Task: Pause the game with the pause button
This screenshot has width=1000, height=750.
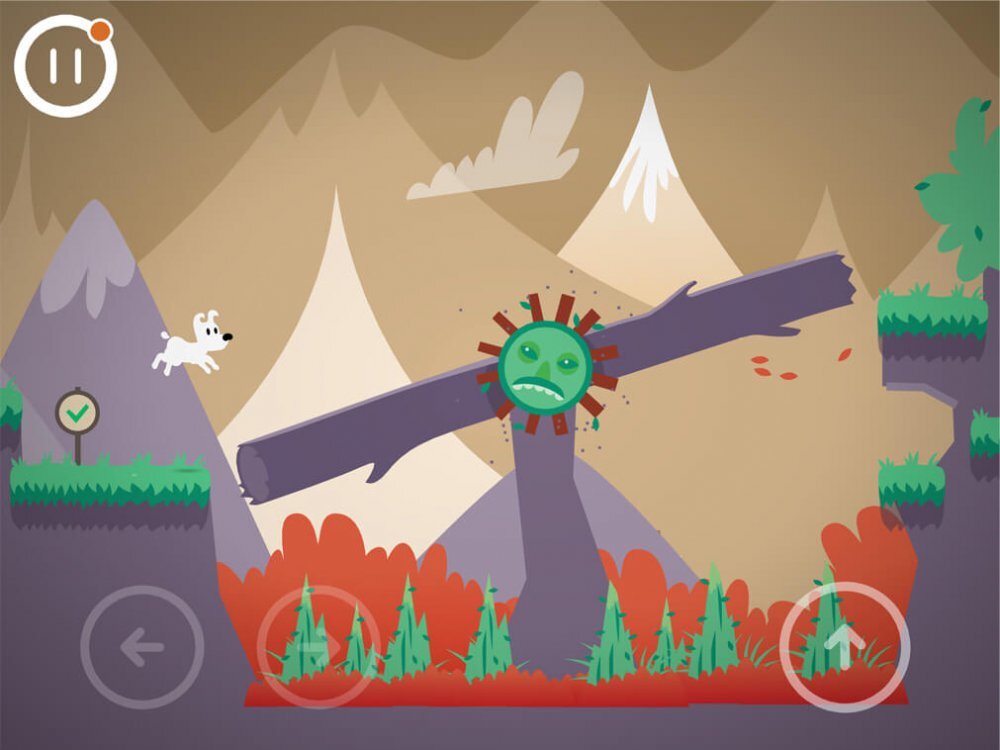Action: (x=65, y=66)
